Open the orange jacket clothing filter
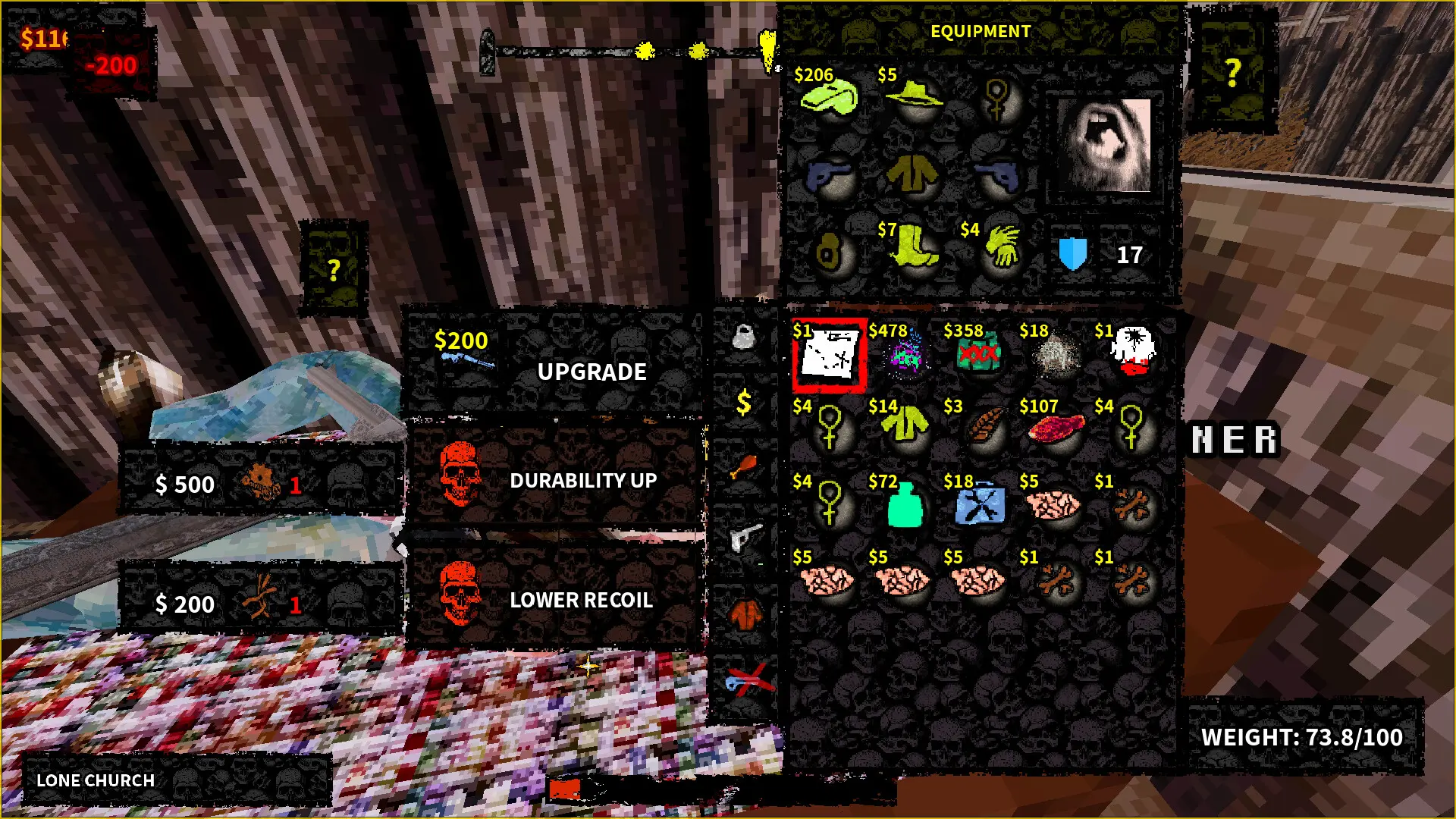The height and width of the screenshot is (819, 1456). [x=745, y=613]
